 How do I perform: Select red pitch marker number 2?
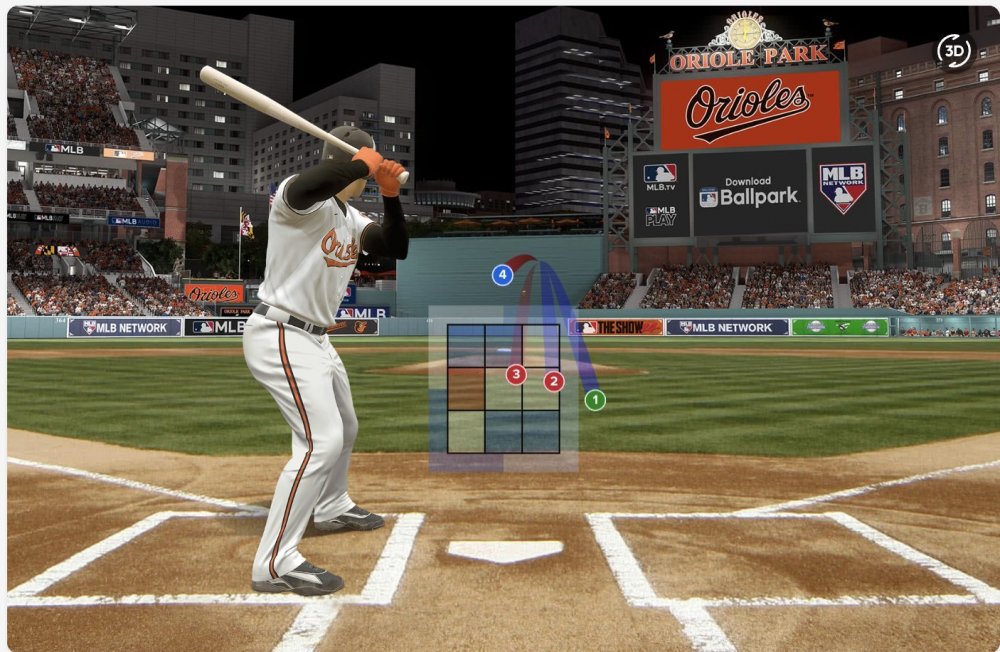(x=554, y=381)
